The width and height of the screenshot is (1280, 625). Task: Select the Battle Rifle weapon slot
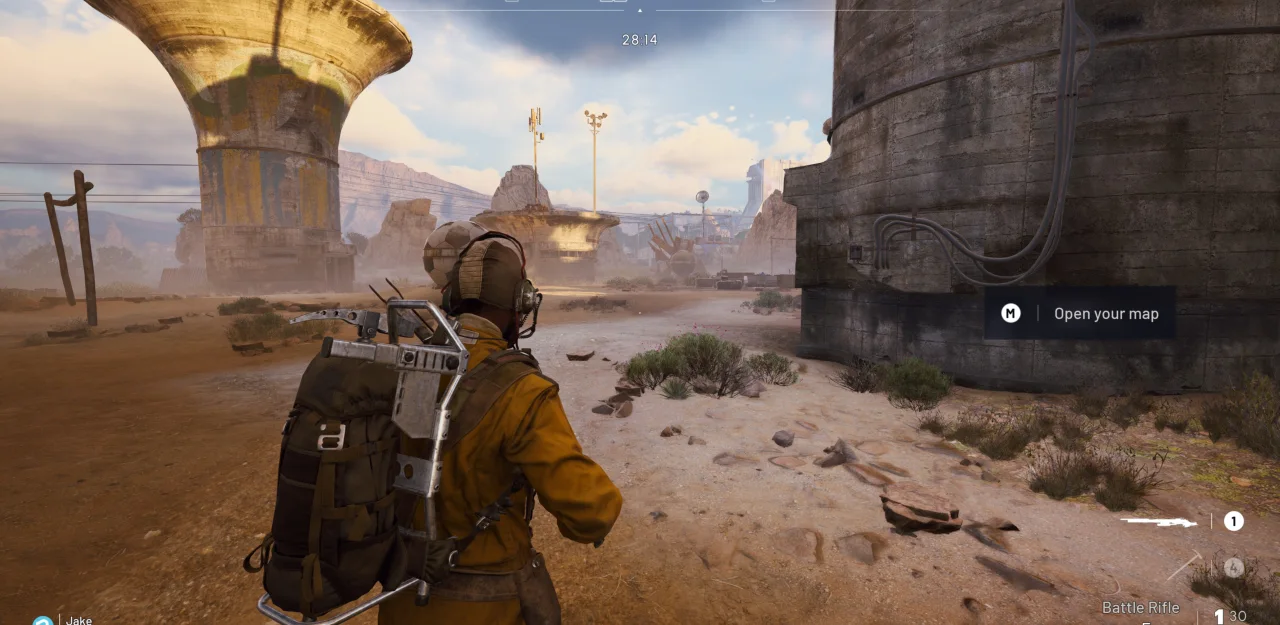pyautogui.click(x=1158, y=521)
